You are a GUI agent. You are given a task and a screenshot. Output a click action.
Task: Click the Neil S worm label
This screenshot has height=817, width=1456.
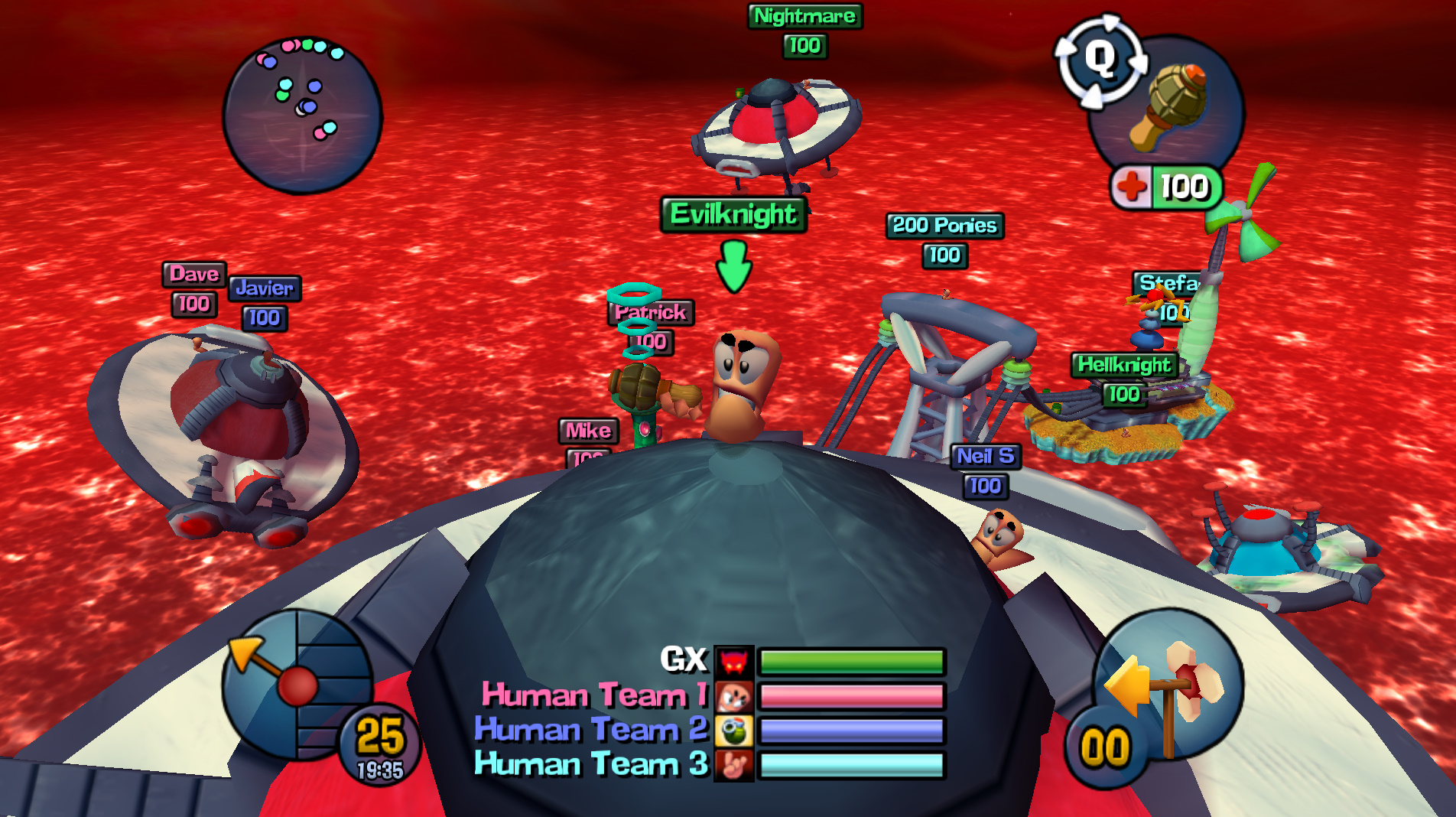click(986, 457)
